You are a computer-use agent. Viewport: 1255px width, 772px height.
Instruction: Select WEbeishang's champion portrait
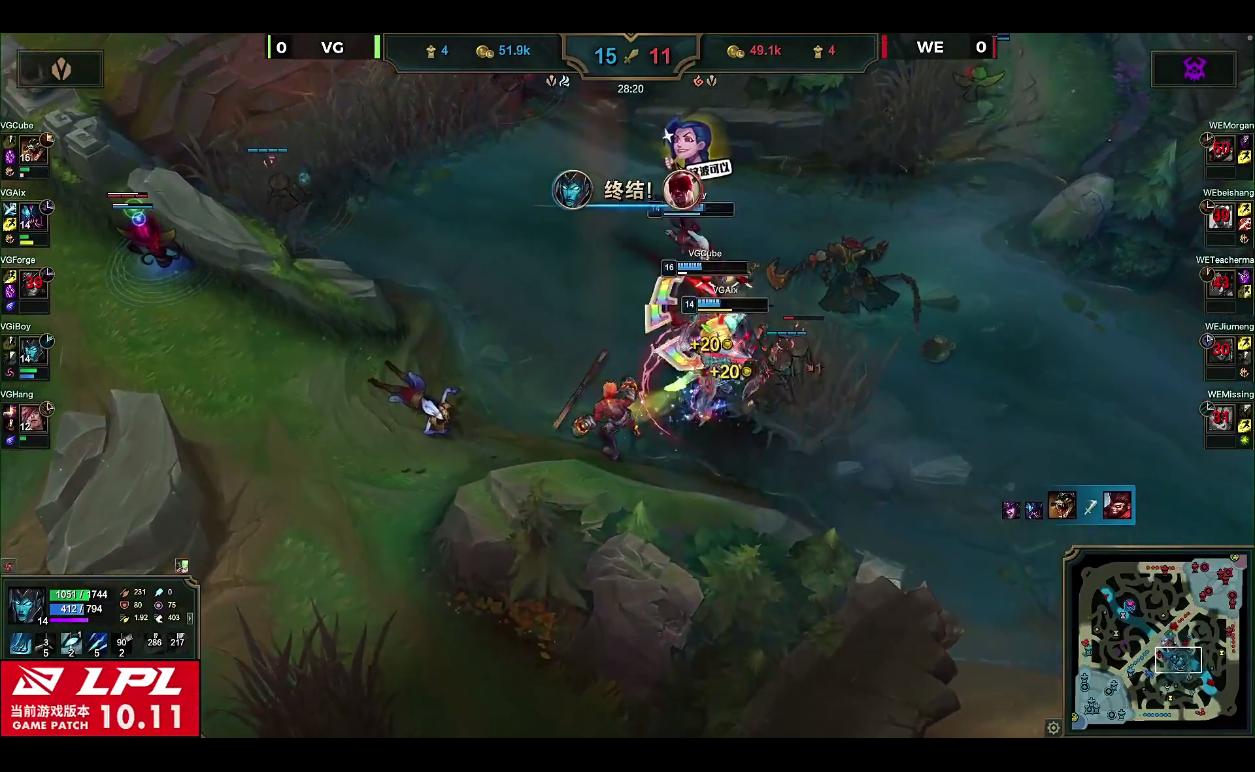coord(1221,217)
